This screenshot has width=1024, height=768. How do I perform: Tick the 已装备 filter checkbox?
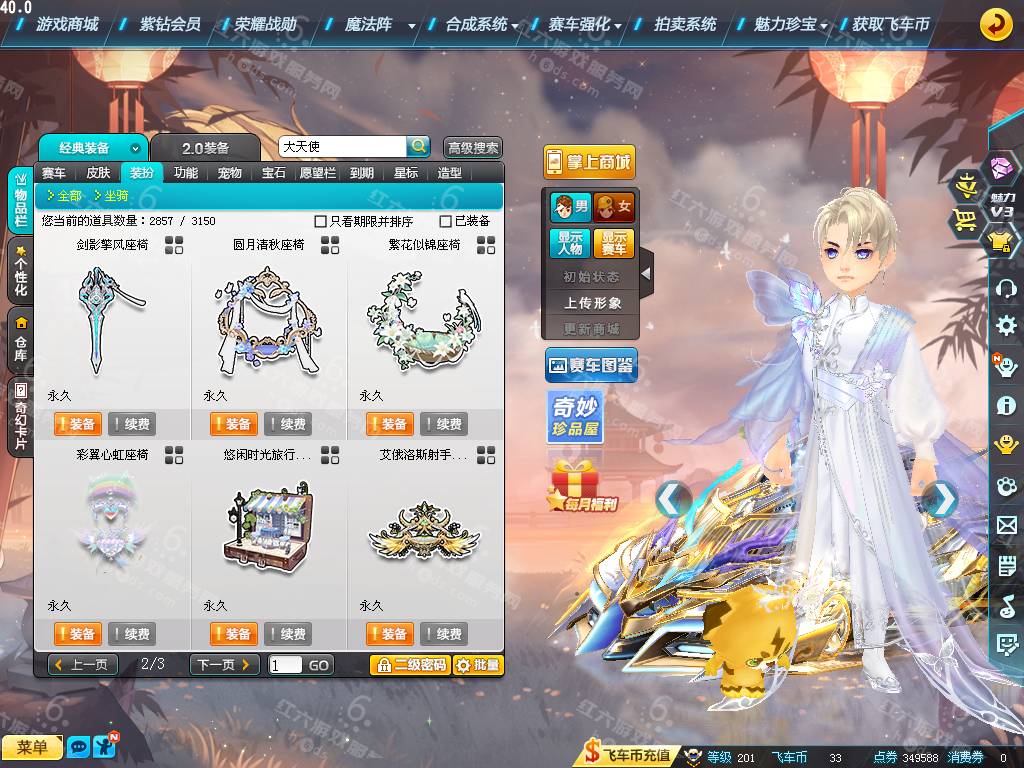(x=446, y=221)
